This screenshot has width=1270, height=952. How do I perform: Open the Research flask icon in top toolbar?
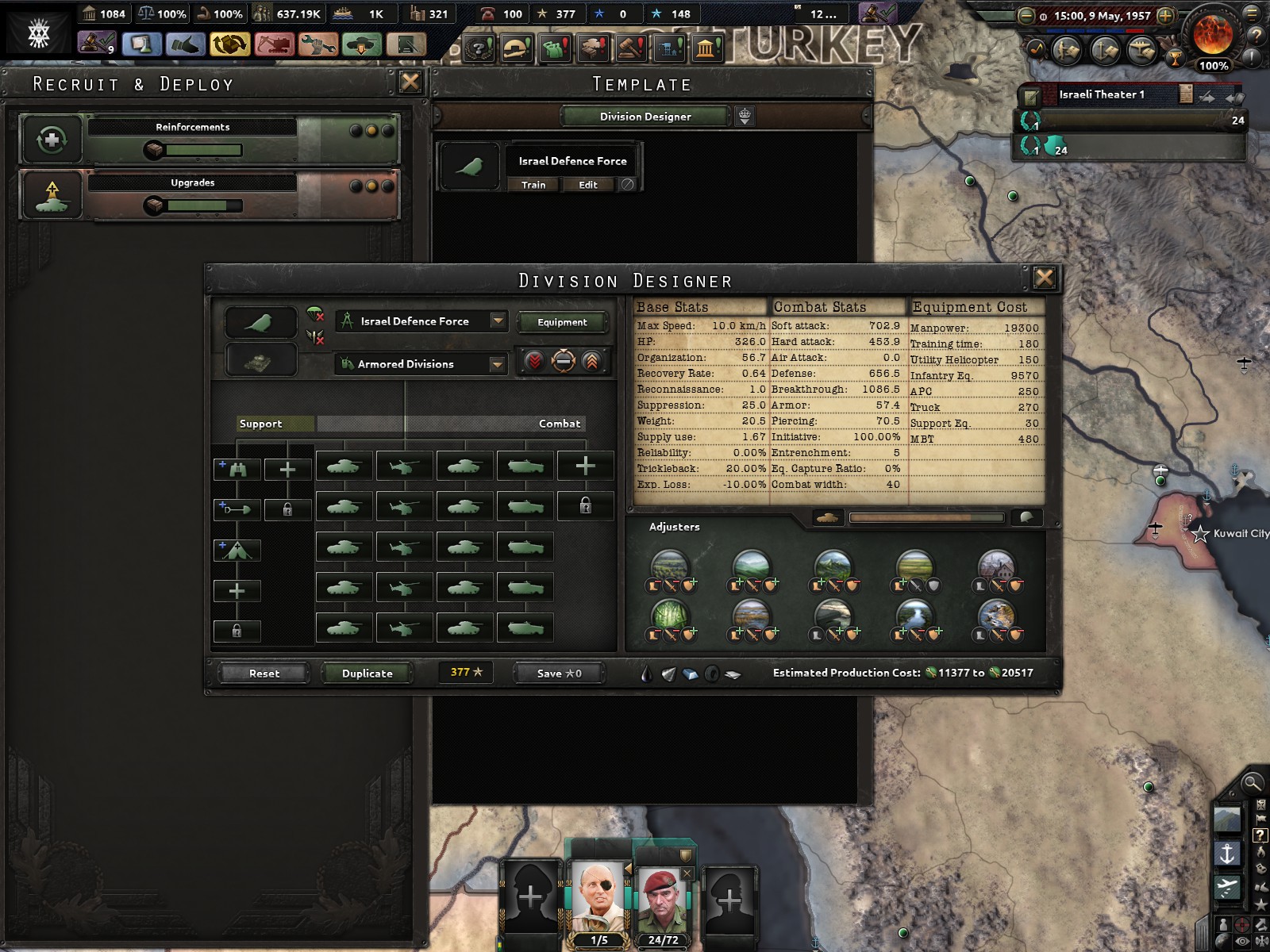coord(140,45)
